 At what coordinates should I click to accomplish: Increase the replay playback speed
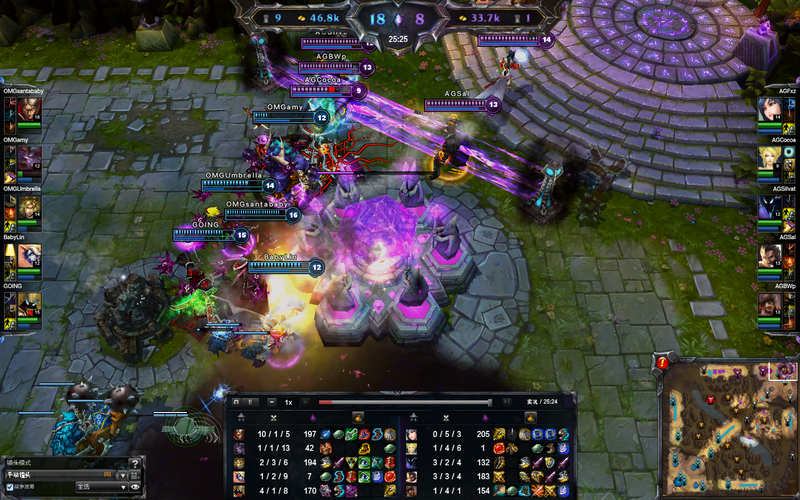(305, 402)
